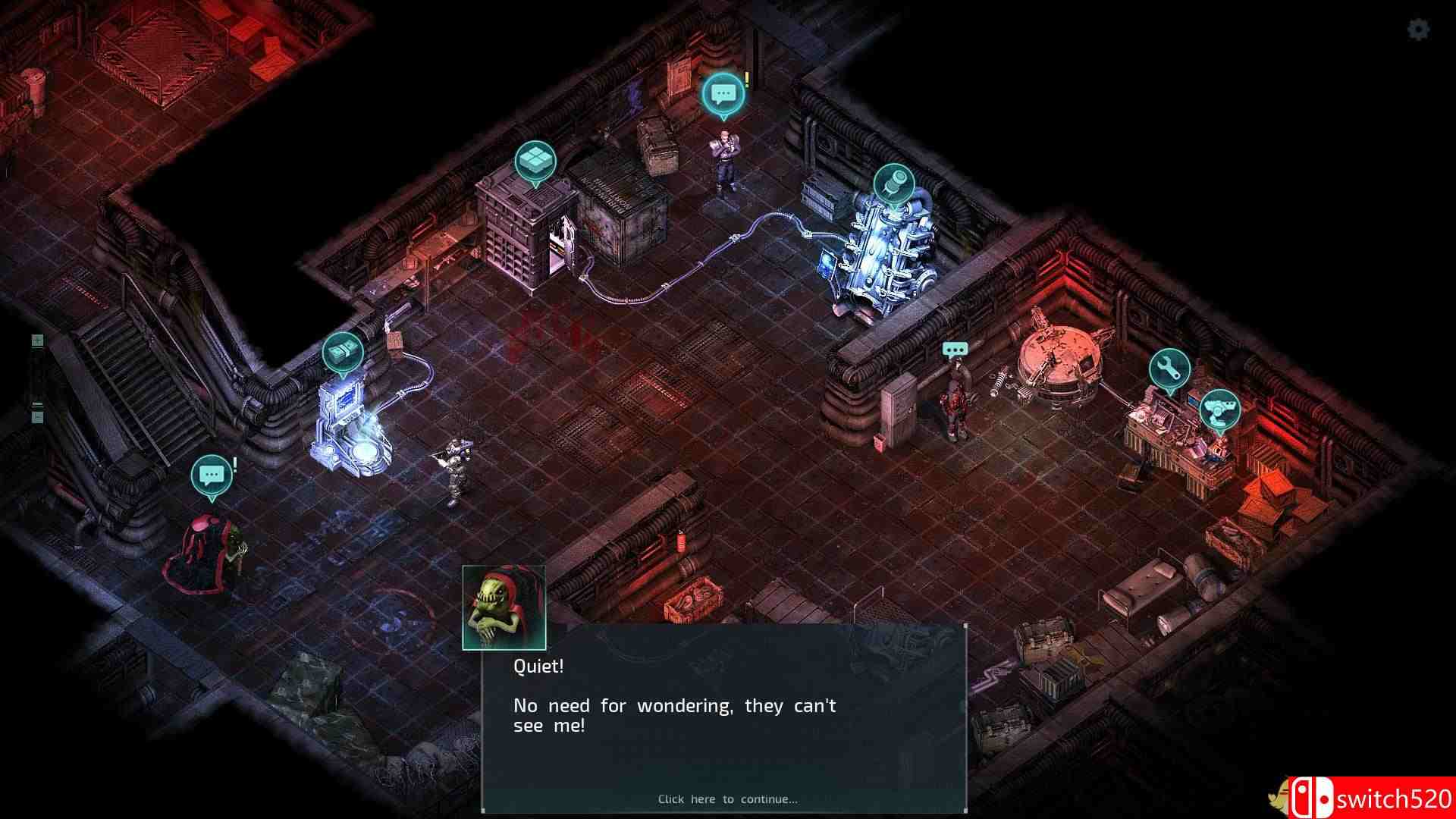The image size is (1456, 819).
Task: Click the speech bubble above the soldier by crates
Action: 723,94
